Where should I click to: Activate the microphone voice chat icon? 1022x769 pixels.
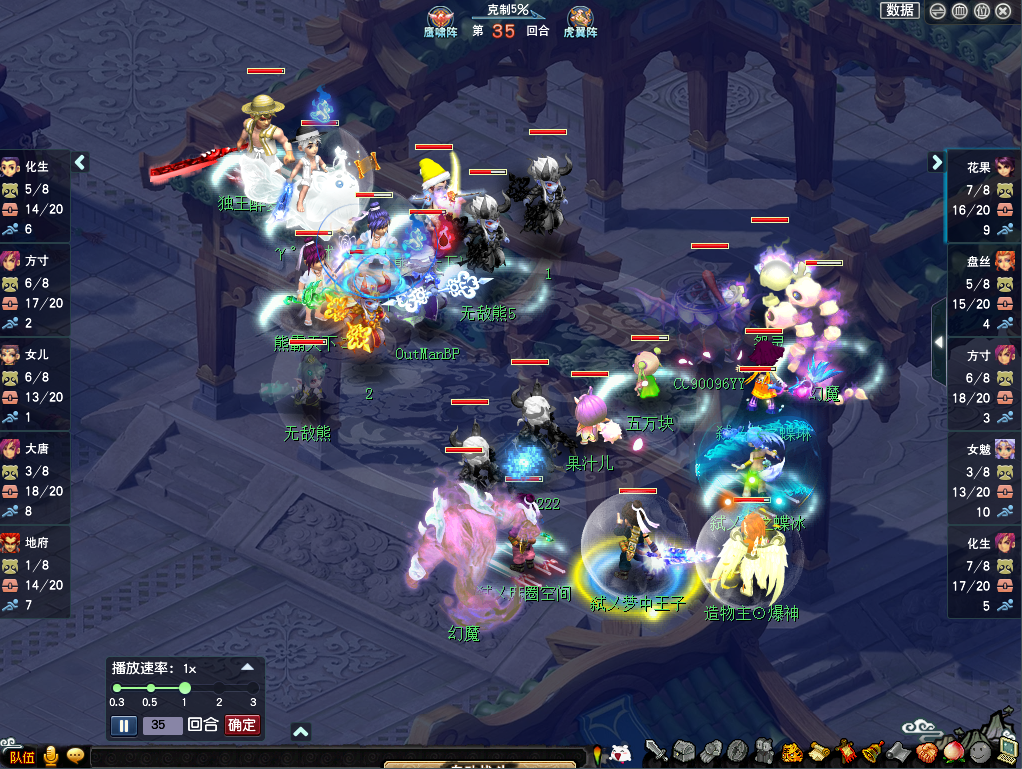(50, 756)
